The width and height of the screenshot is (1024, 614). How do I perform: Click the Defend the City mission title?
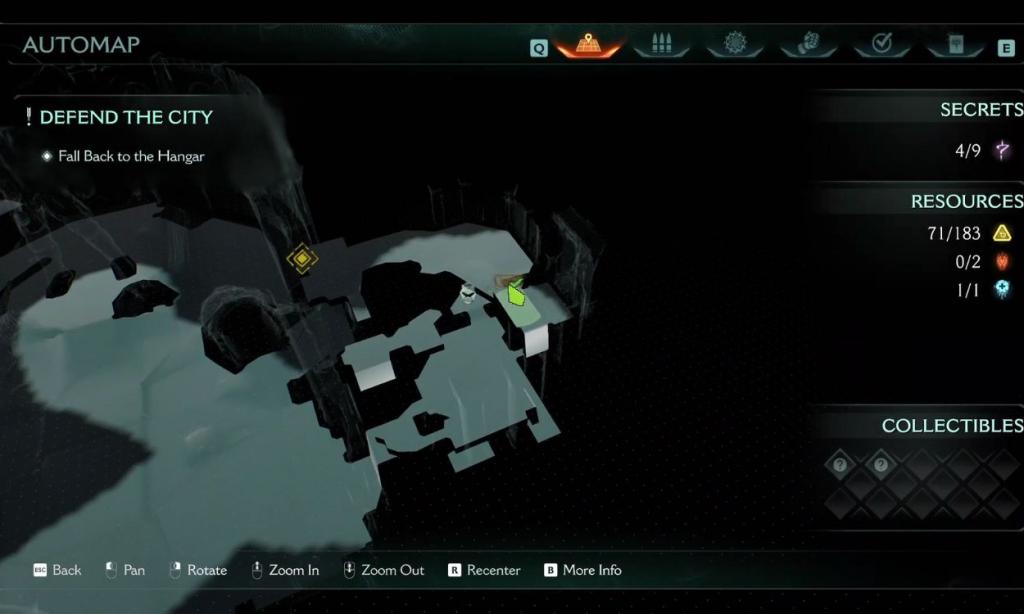[x=126, y=117]
